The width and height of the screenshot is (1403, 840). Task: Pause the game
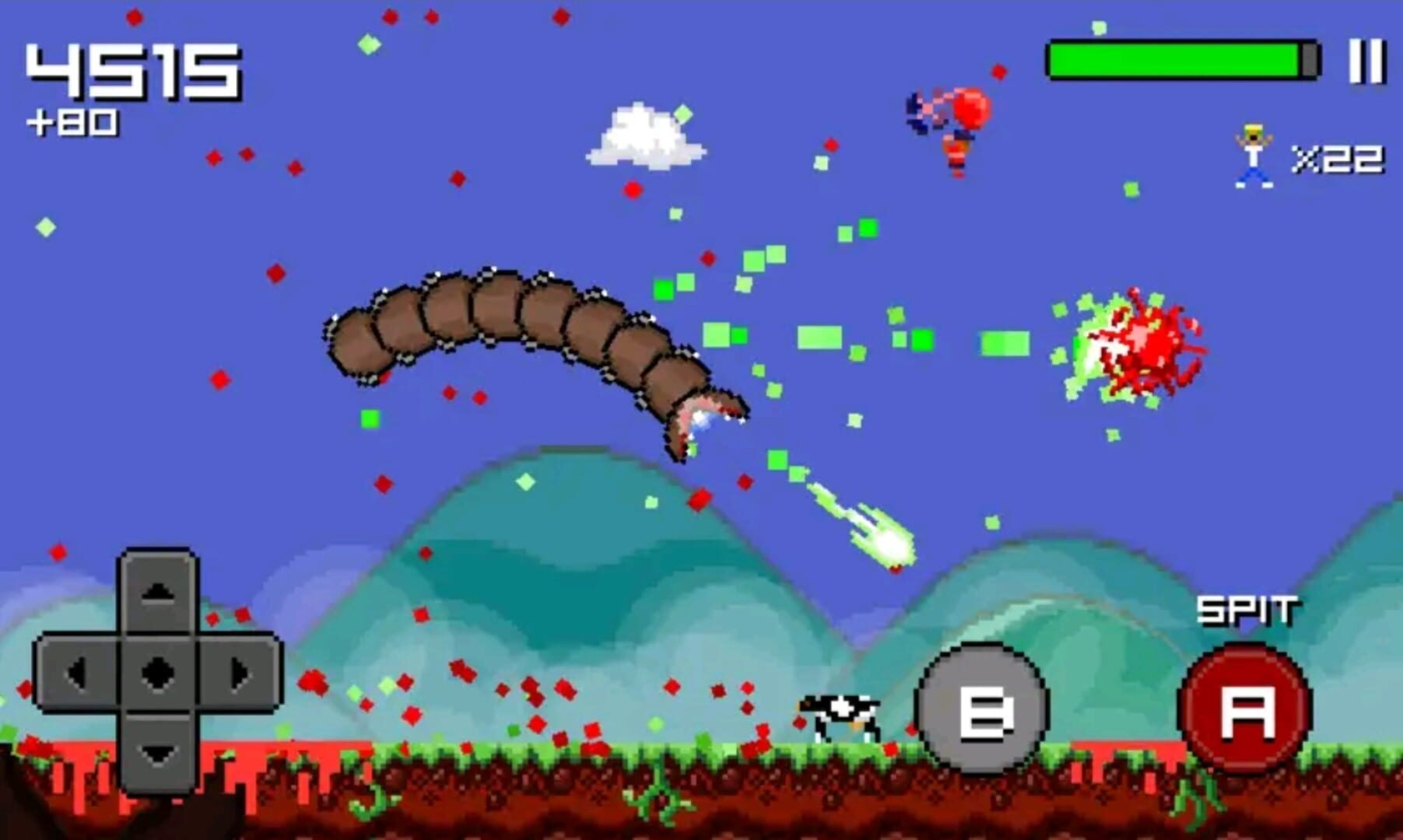[x=1366, y=61]
